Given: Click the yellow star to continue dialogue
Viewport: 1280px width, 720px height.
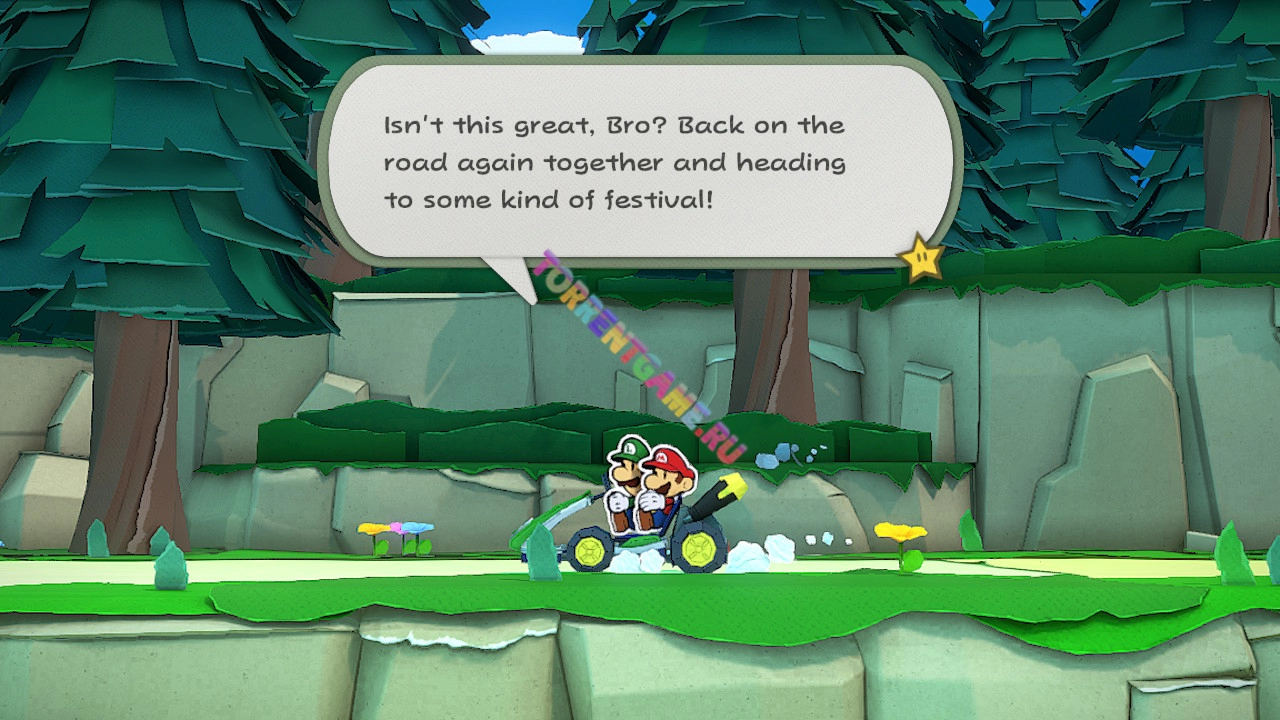Looking at the screenshot, I should point(921,259).
